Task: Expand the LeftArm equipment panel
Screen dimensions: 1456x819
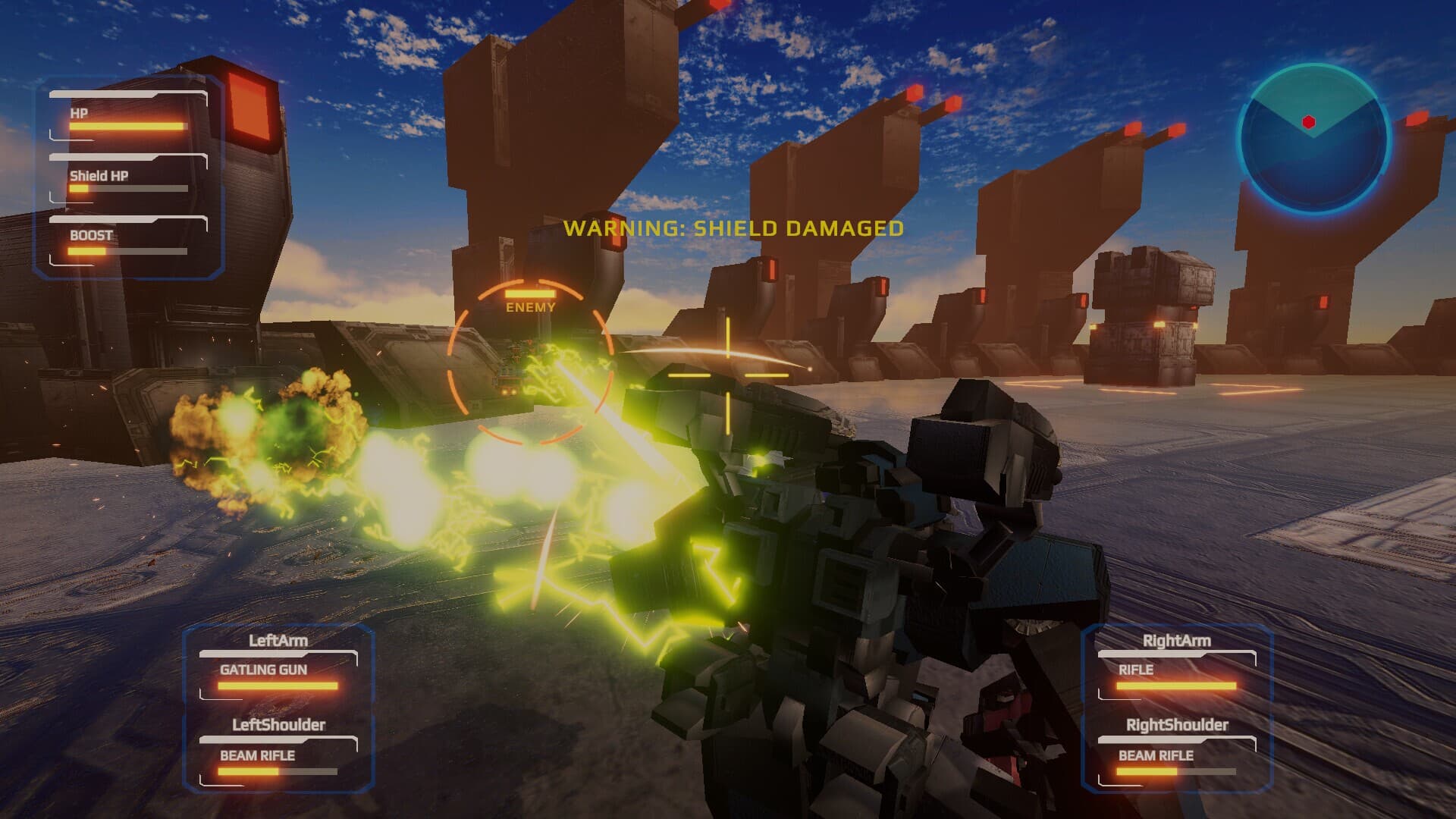Action: (x=279, y=639)
